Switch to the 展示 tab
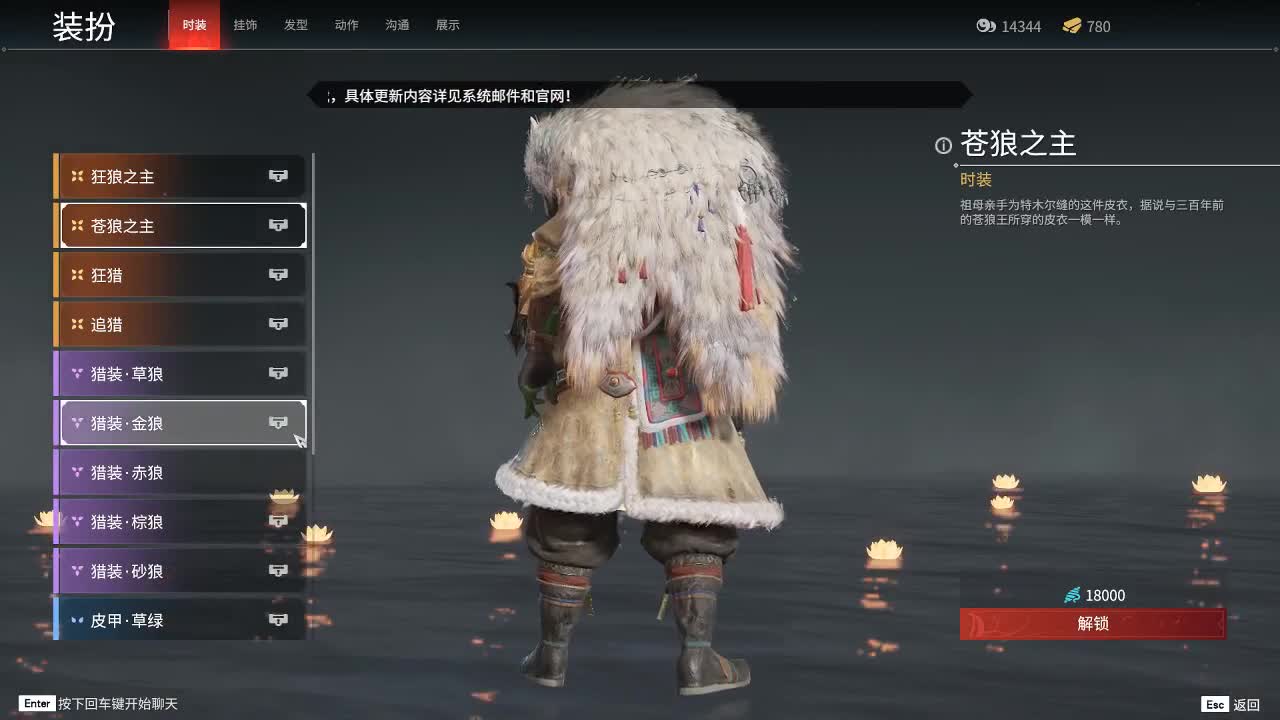This screenshot has height=720, width=1280. [x=448, y=25]
